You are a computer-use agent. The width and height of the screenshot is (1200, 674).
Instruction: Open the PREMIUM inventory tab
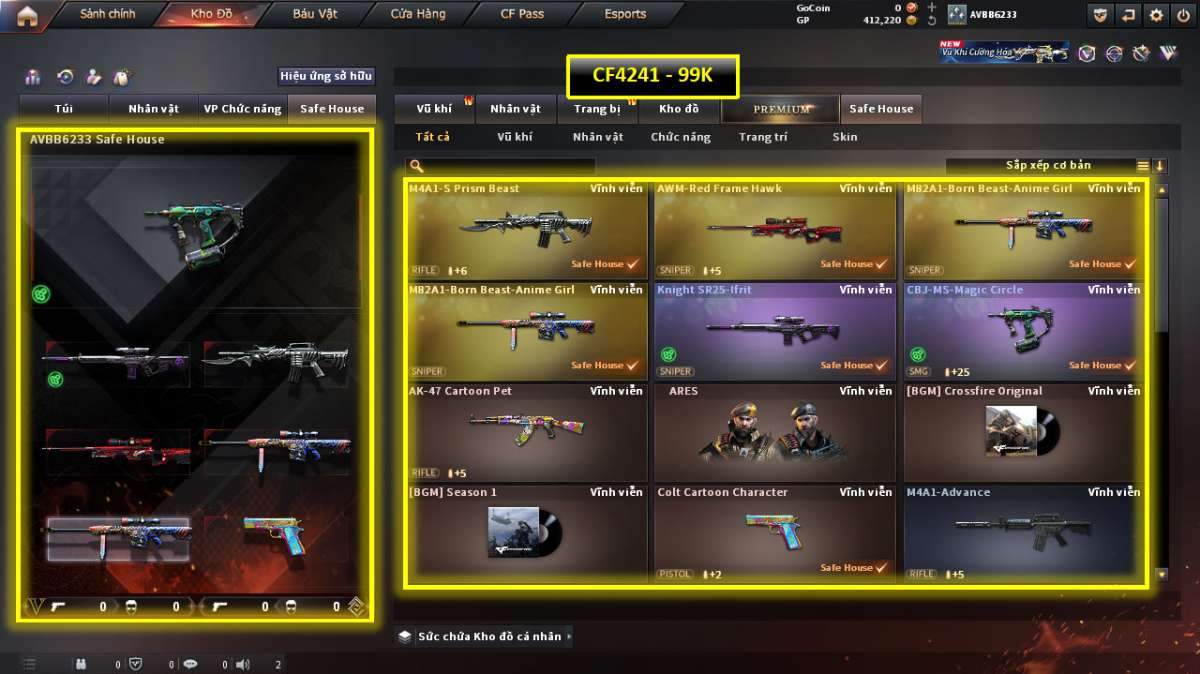(x=782, y=109)
